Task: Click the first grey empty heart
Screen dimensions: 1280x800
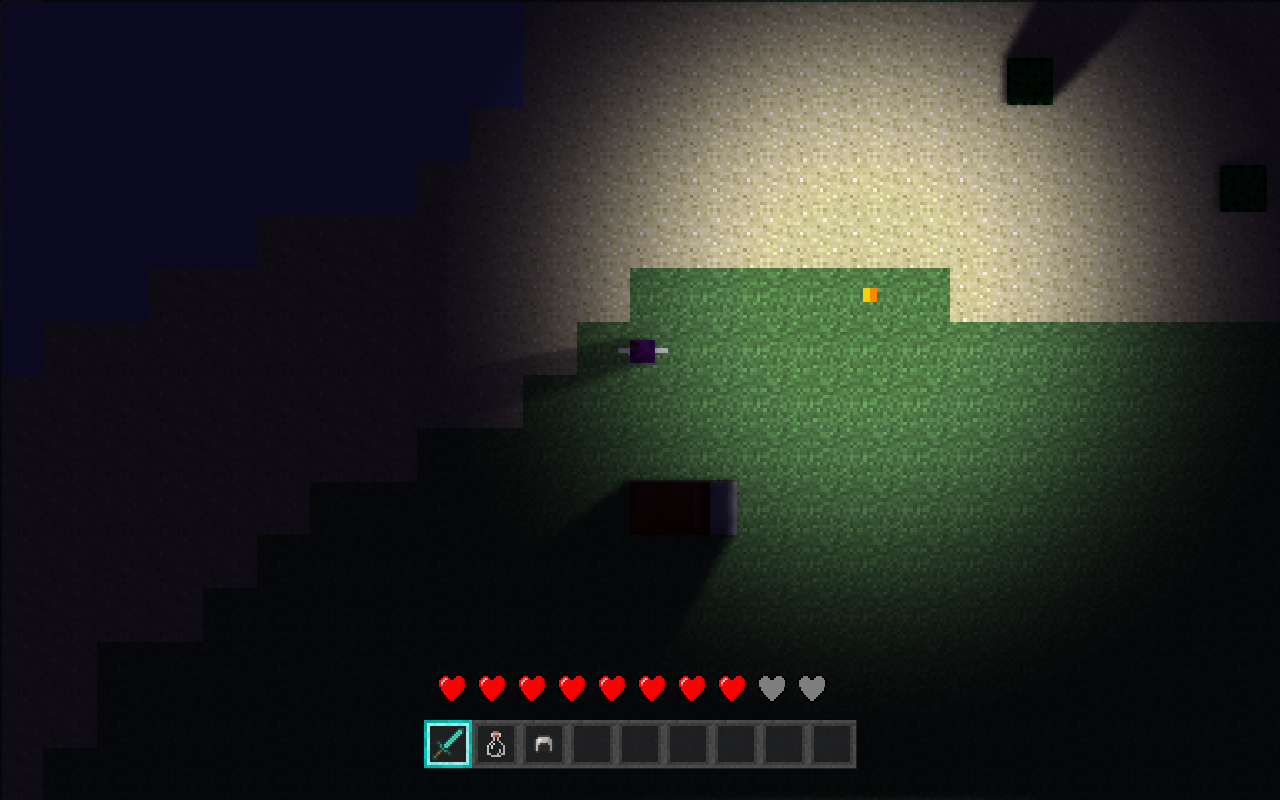Action: [771, 688]
